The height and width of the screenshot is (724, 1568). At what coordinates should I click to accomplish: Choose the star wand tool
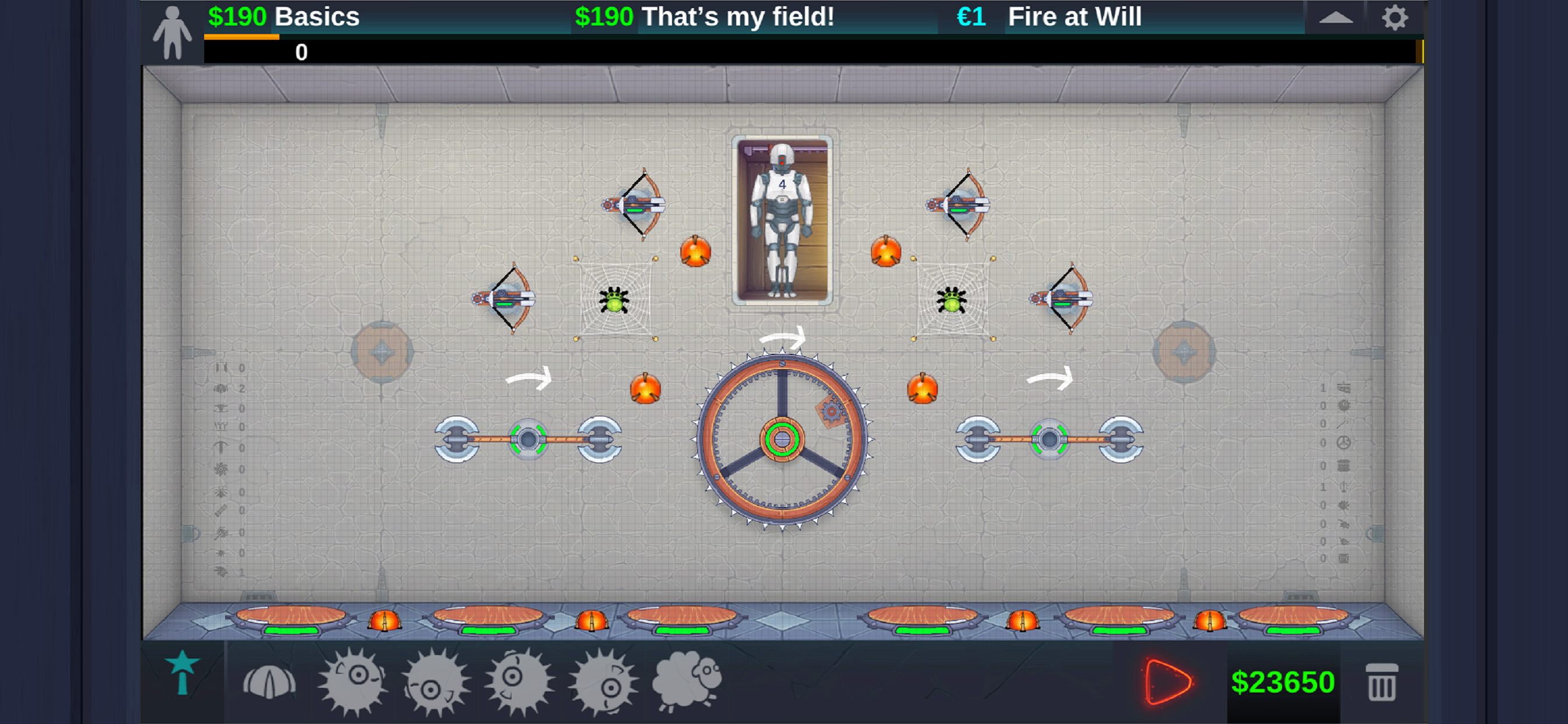click(182, 673)
